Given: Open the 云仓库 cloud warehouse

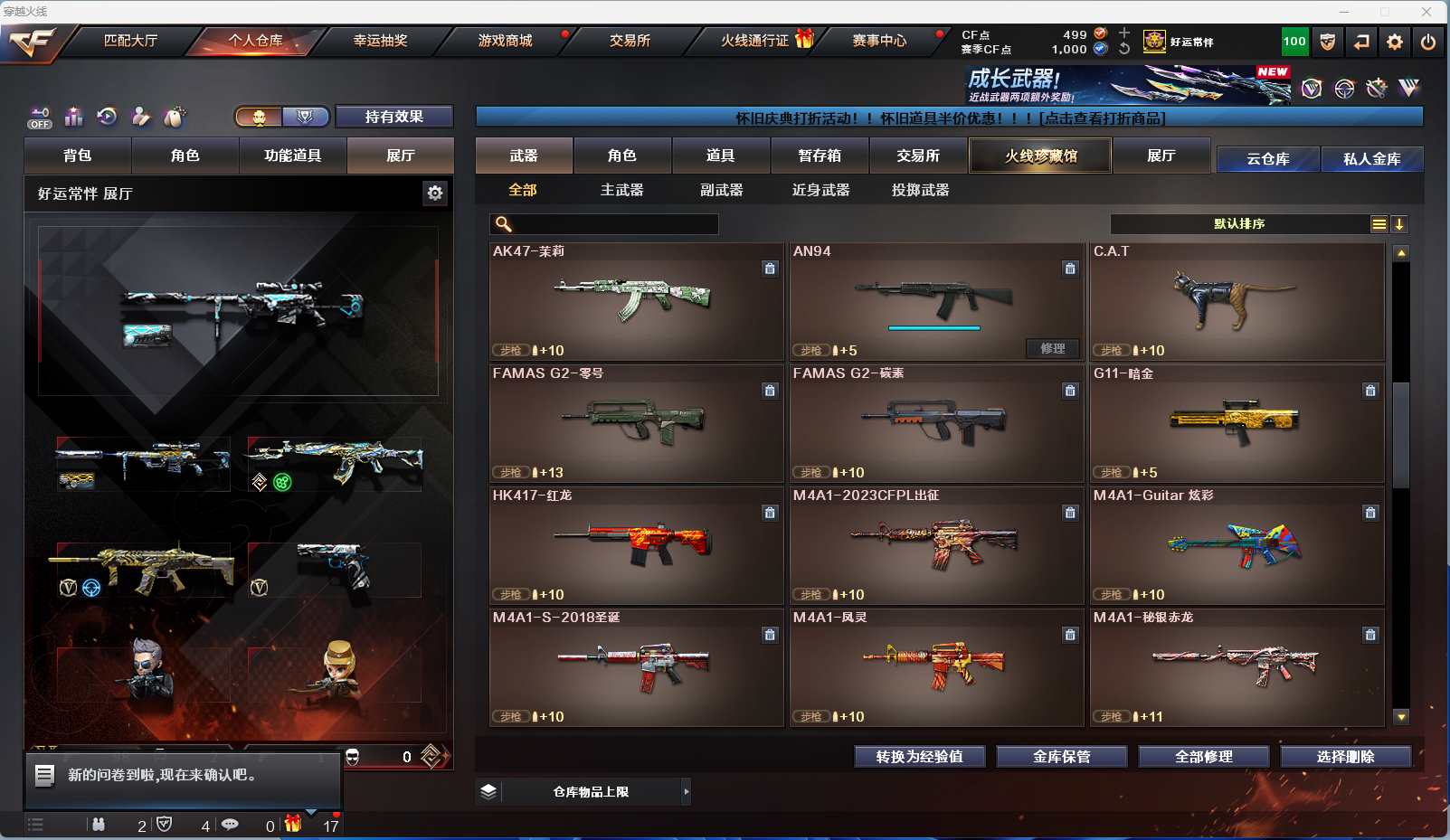Looking at the screenshot, I should tap(1267, 159).
